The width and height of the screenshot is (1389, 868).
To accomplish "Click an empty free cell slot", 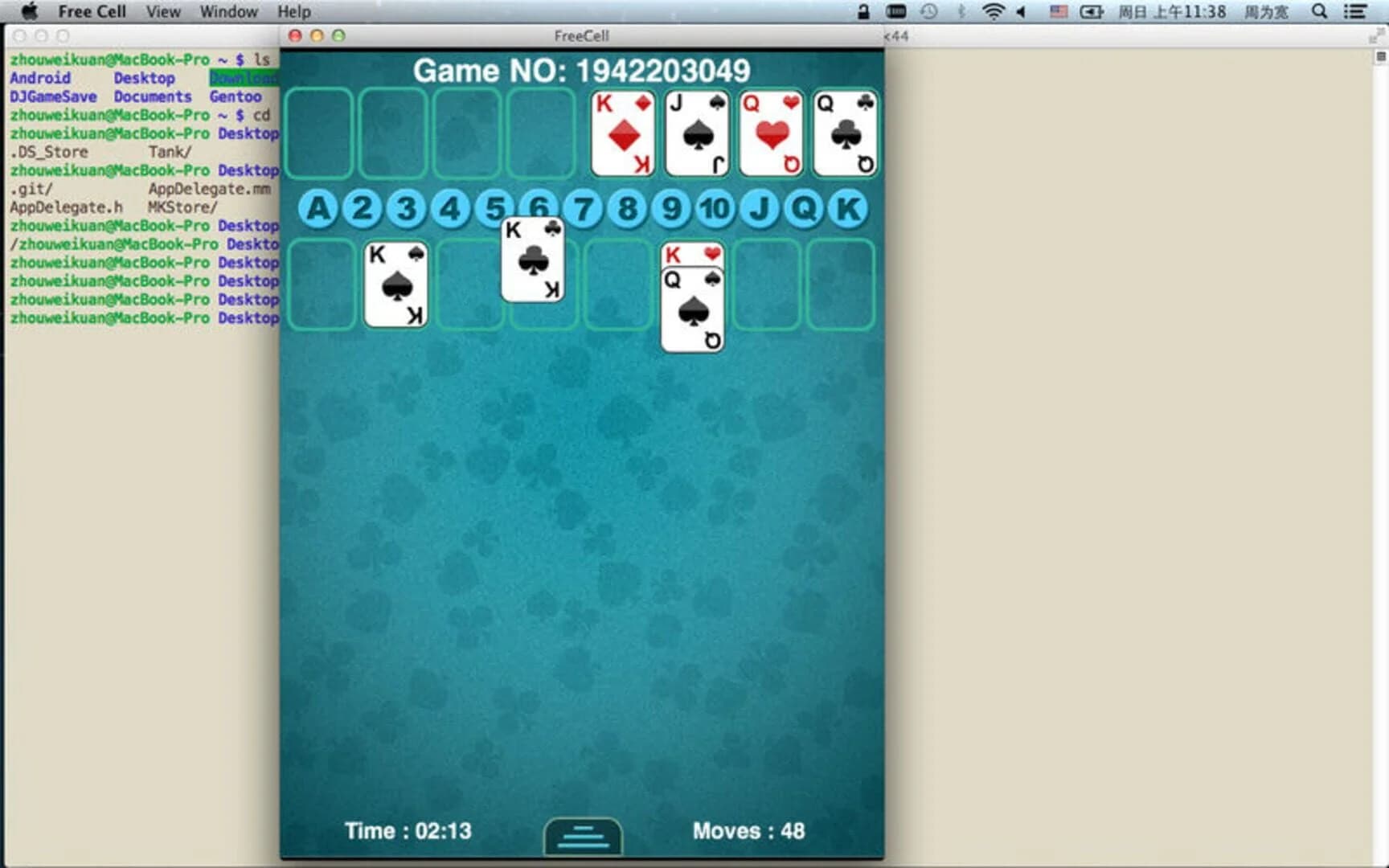I will point(319,133).
